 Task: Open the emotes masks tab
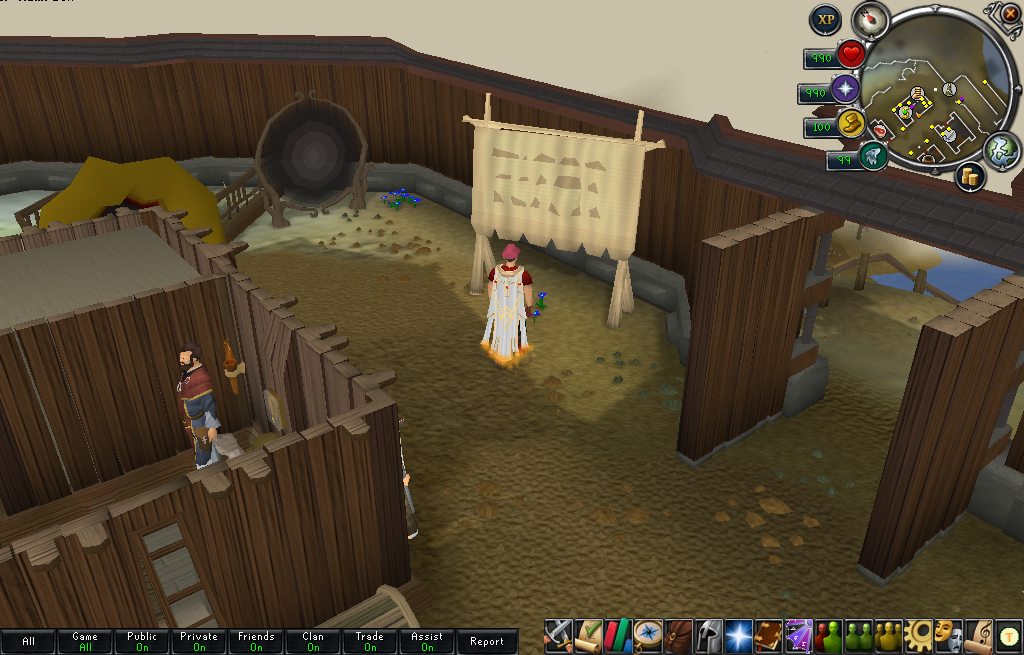(949, 635)
